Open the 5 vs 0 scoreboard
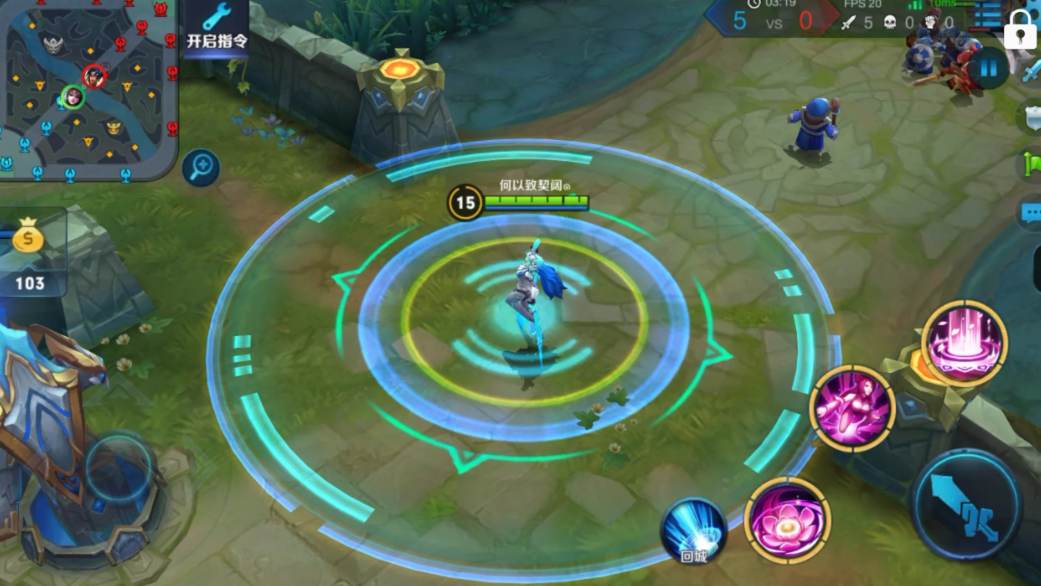 click(772, 20)
